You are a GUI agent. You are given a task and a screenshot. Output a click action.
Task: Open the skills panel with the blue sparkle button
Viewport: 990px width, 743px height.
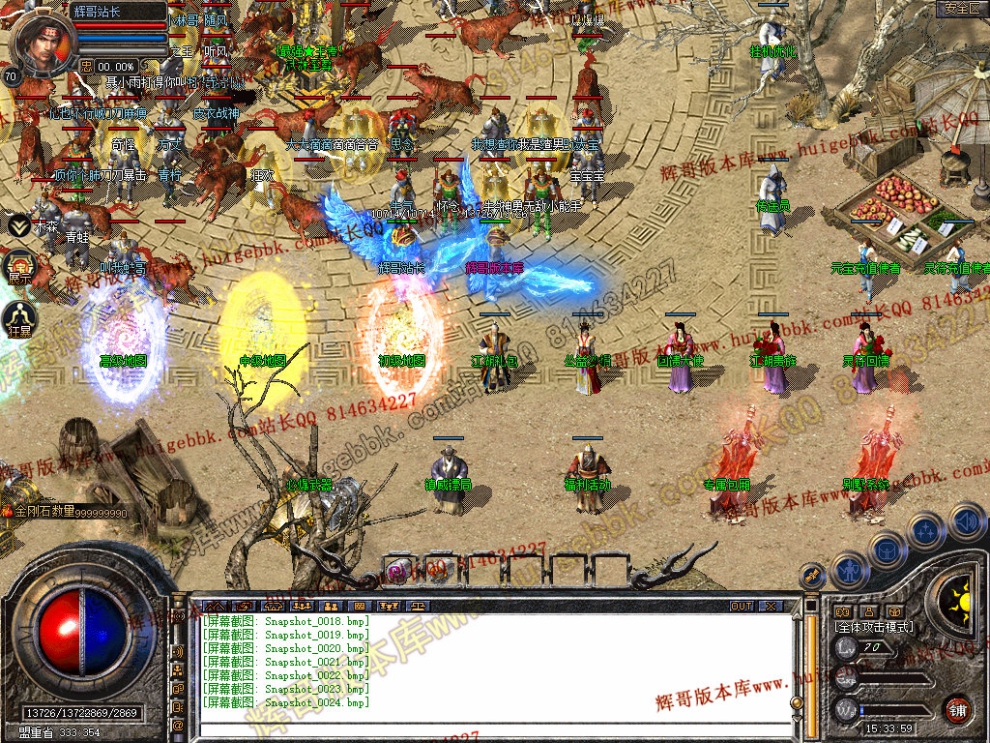(927, 529)
